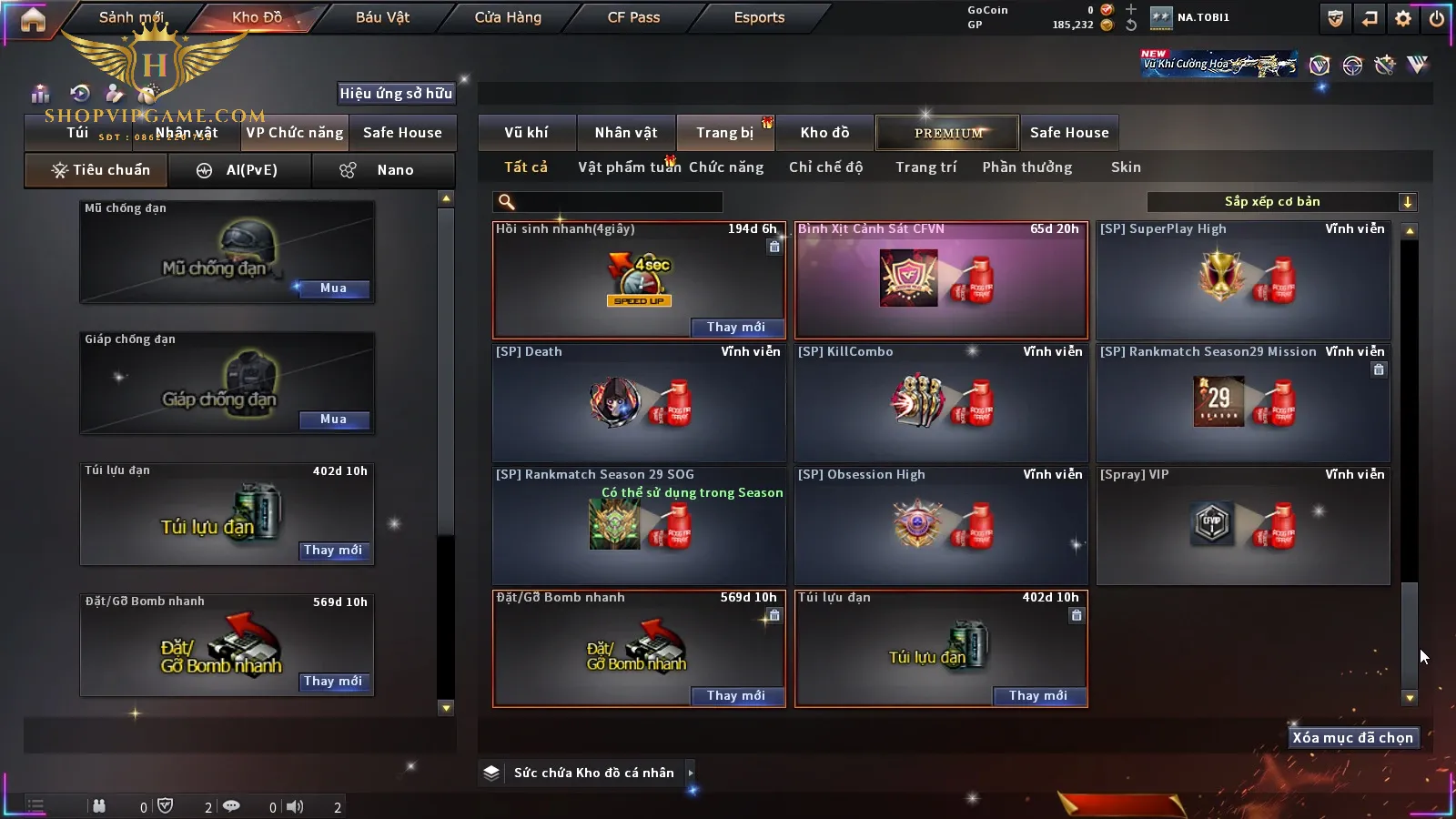Choose the Skin filter category
The width and height of the screenshot is (1456, 819).
(1126, 167)
